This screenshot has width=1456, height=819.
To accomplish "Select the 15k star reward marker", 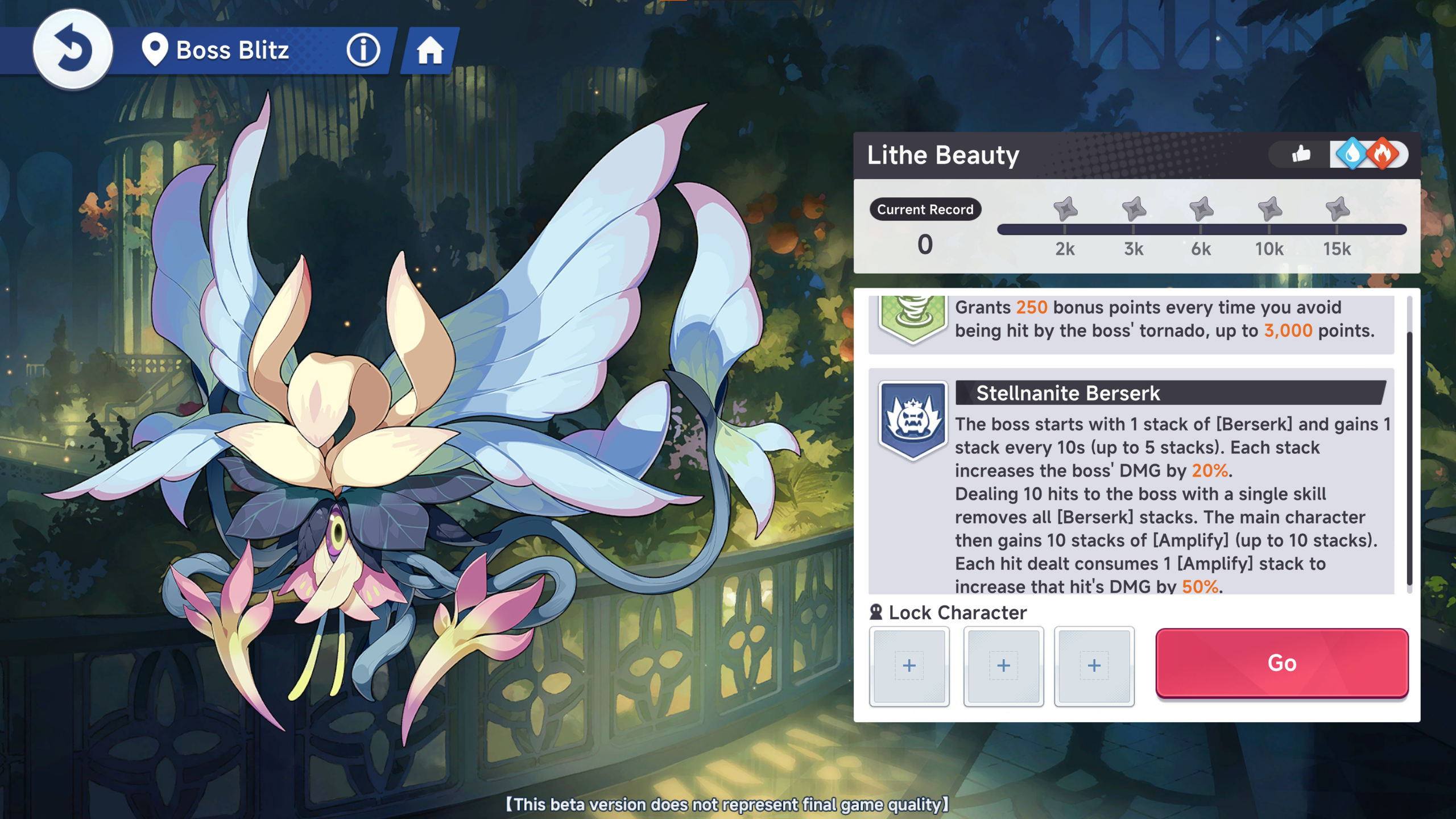I will click(1337, 209).
